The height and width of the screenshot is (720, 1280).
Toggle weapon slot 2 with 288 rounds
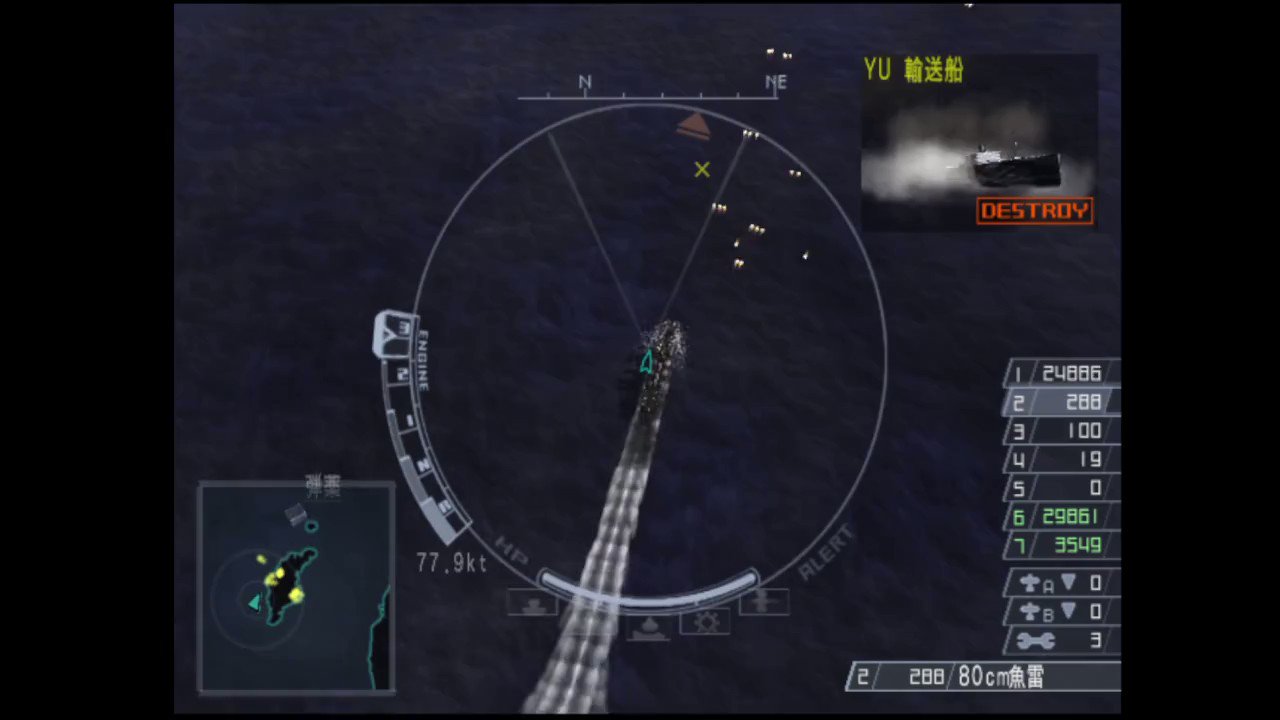pyautogui.click(x=1060, y=402)
